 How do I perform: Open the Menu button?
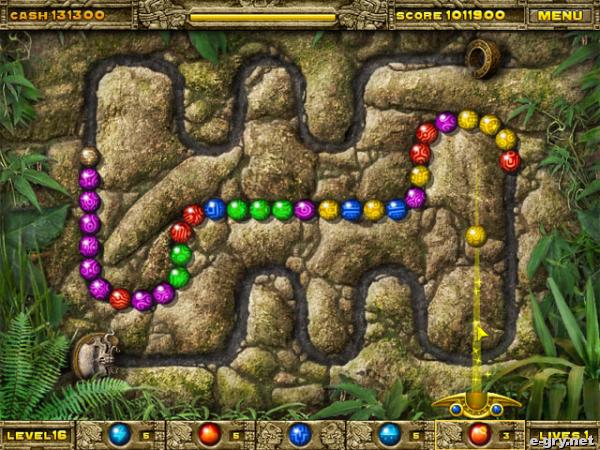pyautogui.click(x=559, y=15)
